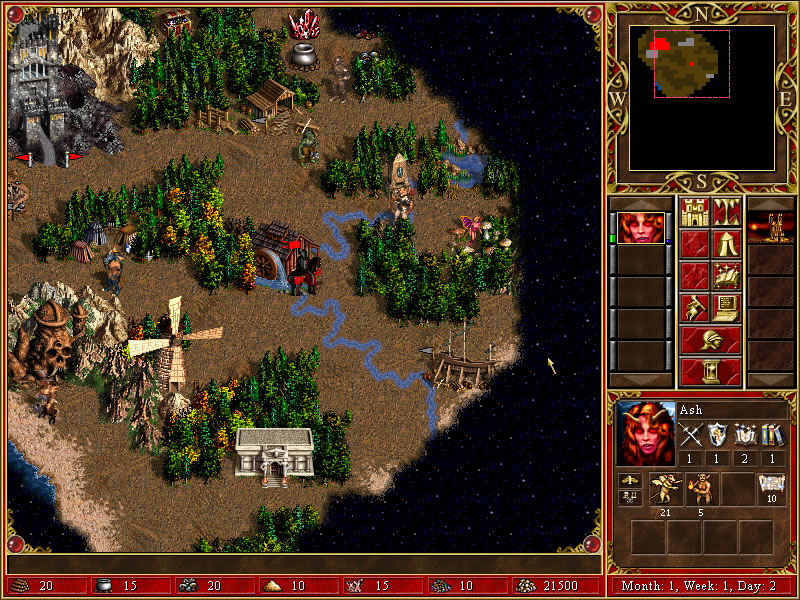Select hero Ash in the hero list

[639, 227]
